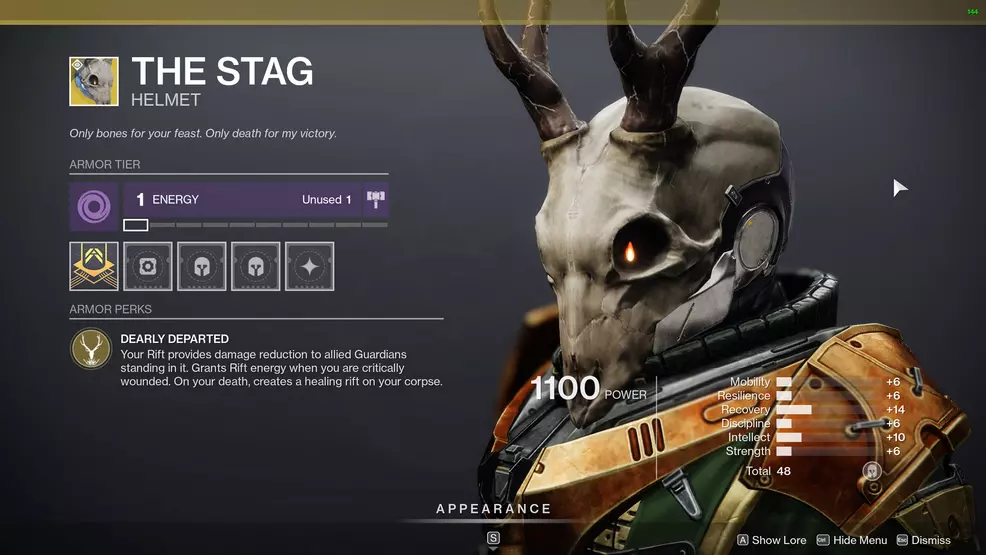Switch to the Appearance section
The image size is (986, 555).
point(493,509)
